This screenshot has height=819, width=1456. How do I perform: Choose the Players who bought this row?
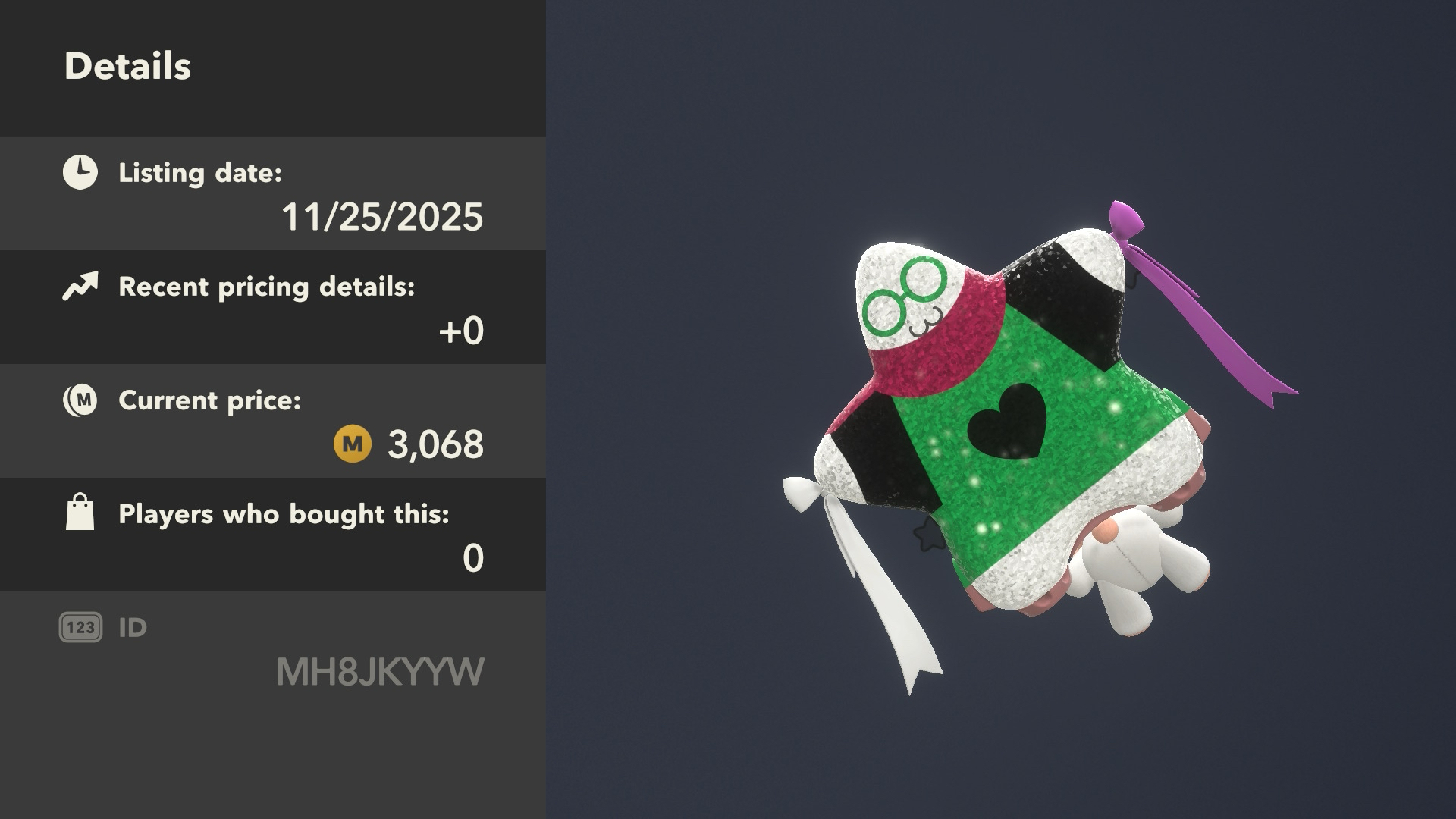(273, 535)
